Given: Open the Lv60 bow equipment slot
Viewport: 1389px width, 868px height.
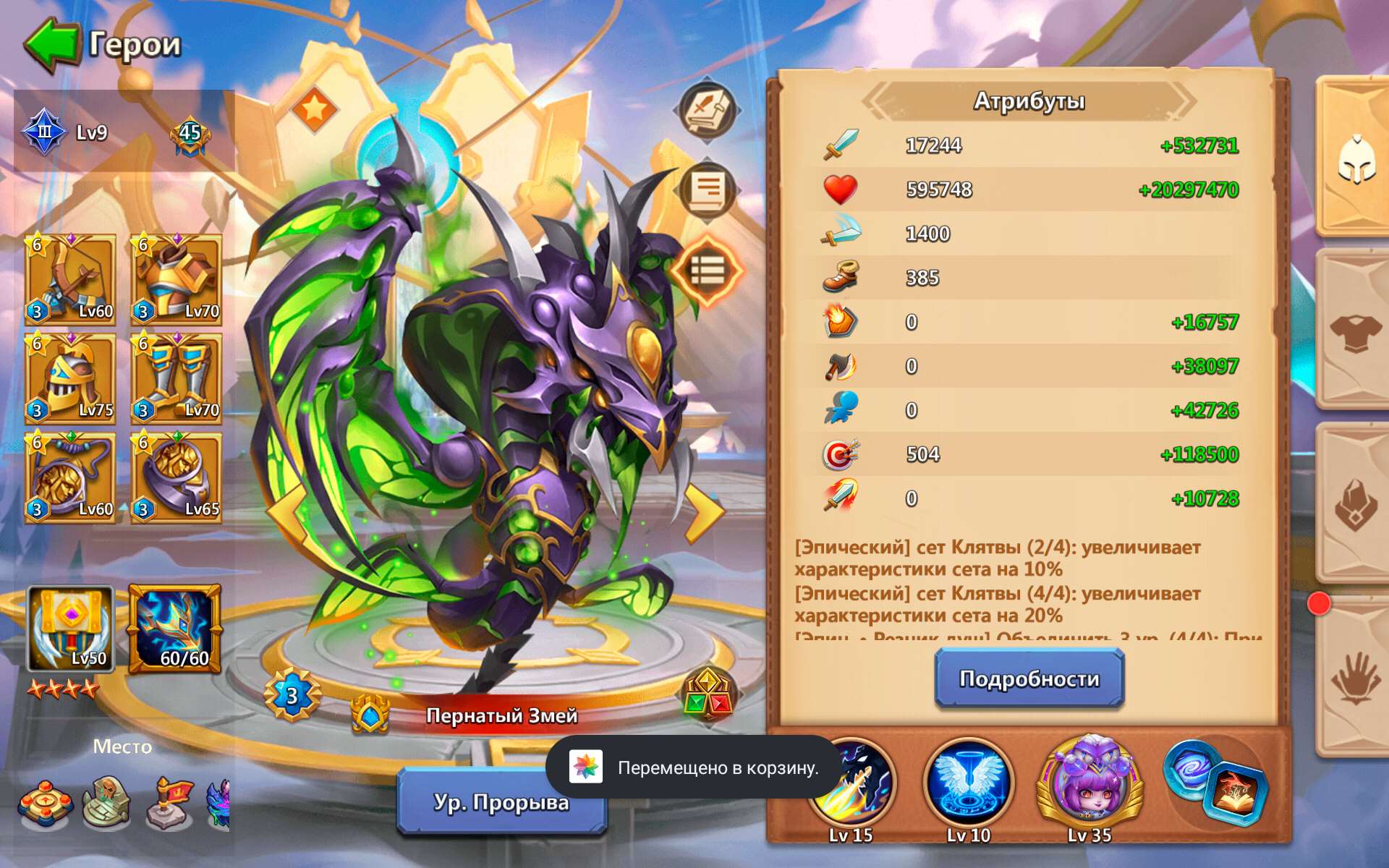Looking at the screenshot, I should pyautogui.click(x=70, y=280).
